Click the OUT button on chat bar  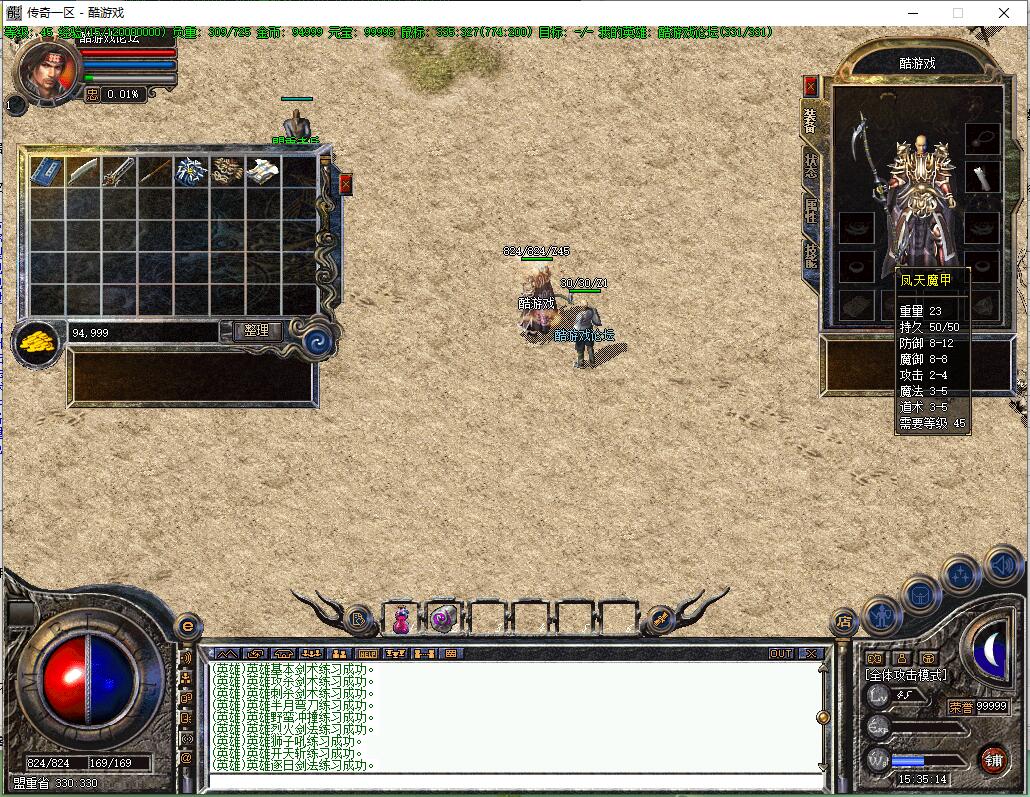[x=781, y=654]
